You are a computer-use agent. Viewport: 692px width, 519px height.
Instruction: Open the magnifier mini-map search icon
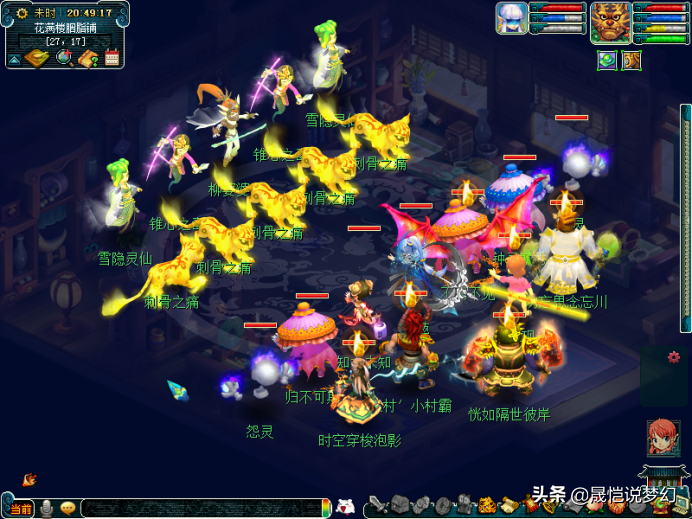[x=64, y=58]
